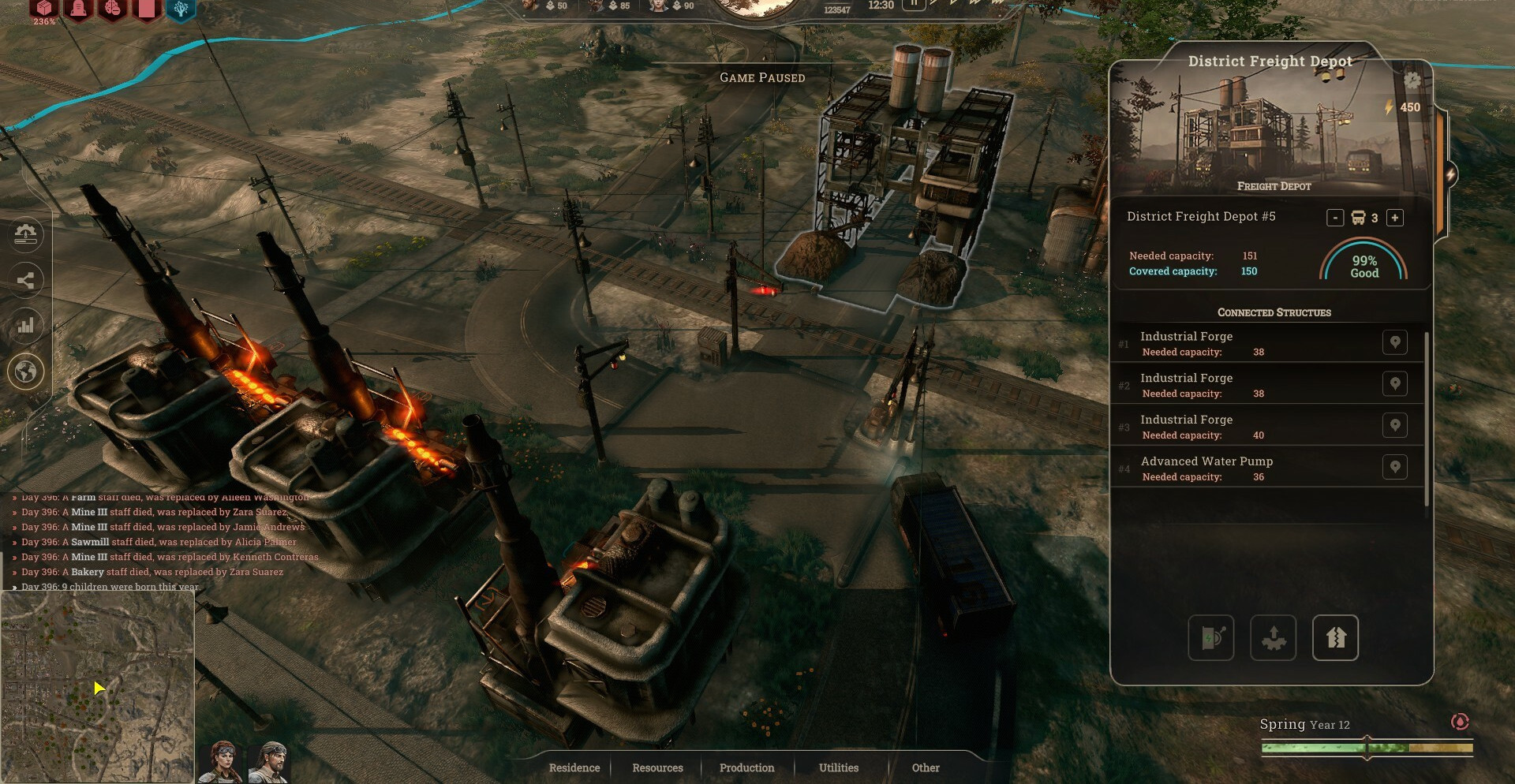The height and width of the screenshot is (784, 1515).
Task: Decrease the depot vehicle count with minus
Action: (1335, 218)
